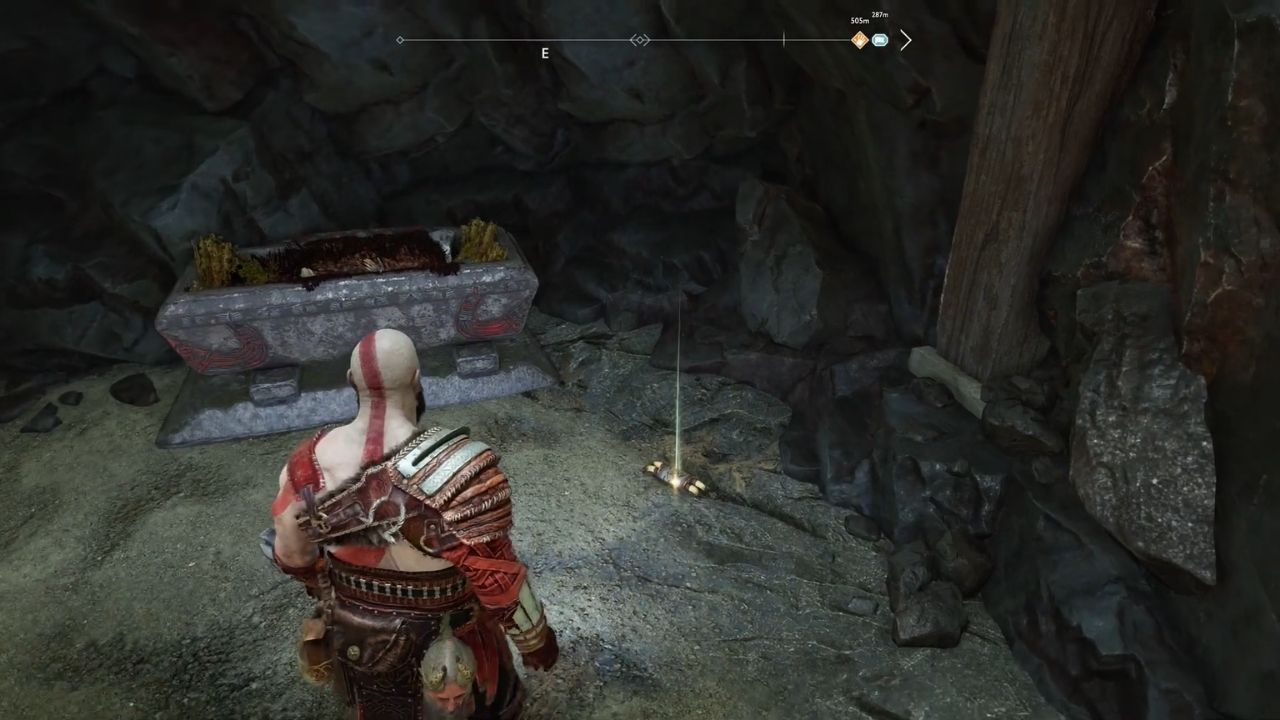The width and height of the screenshot is (1280, 720).
Task: Click the blue compass marker at 287m
Action: (880, 40)
